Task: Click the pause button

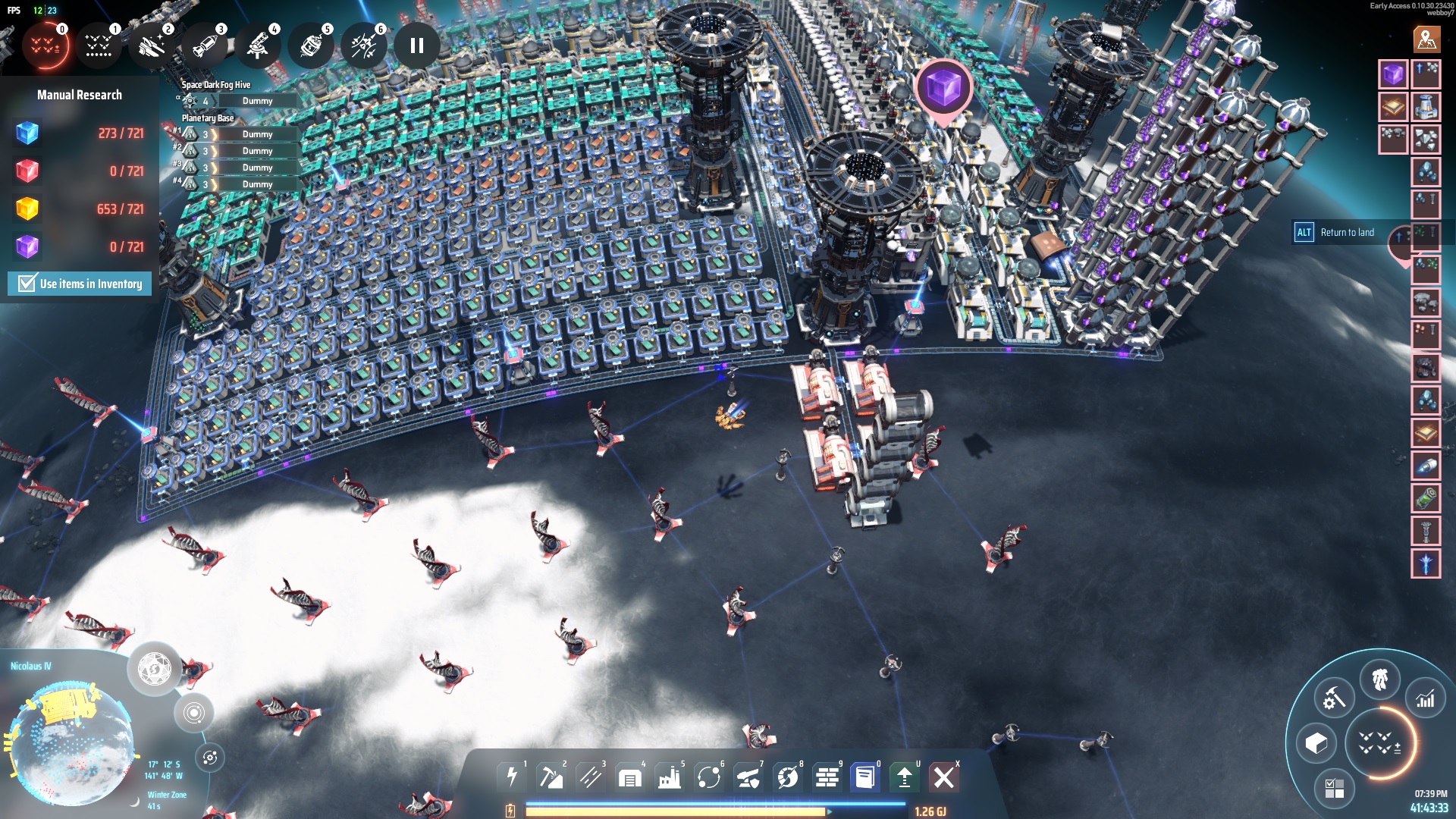Action: (x=416, y=45)
